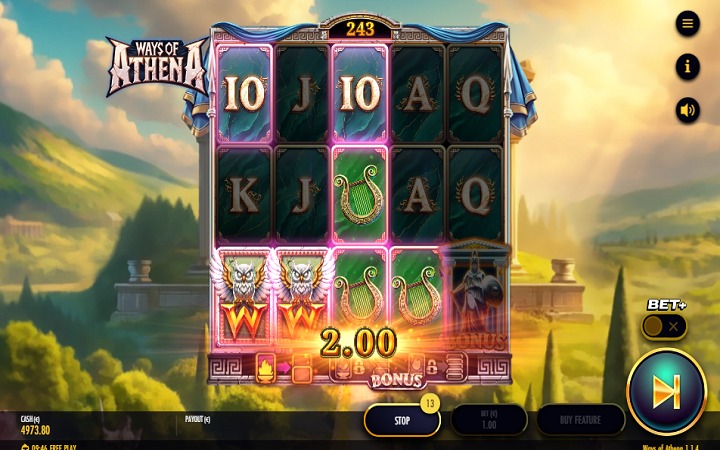This screenshot has width=720, height=450.
Task: Open the Buy Feature menu
Action: 580,420
